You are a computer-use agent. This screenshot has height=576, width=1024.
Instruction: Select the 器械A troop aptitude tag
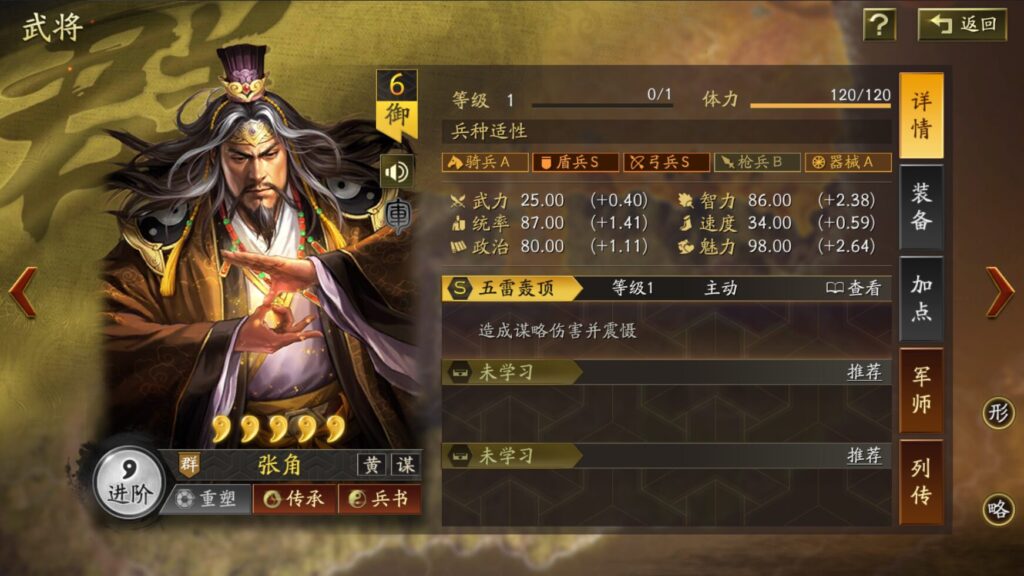848,162
